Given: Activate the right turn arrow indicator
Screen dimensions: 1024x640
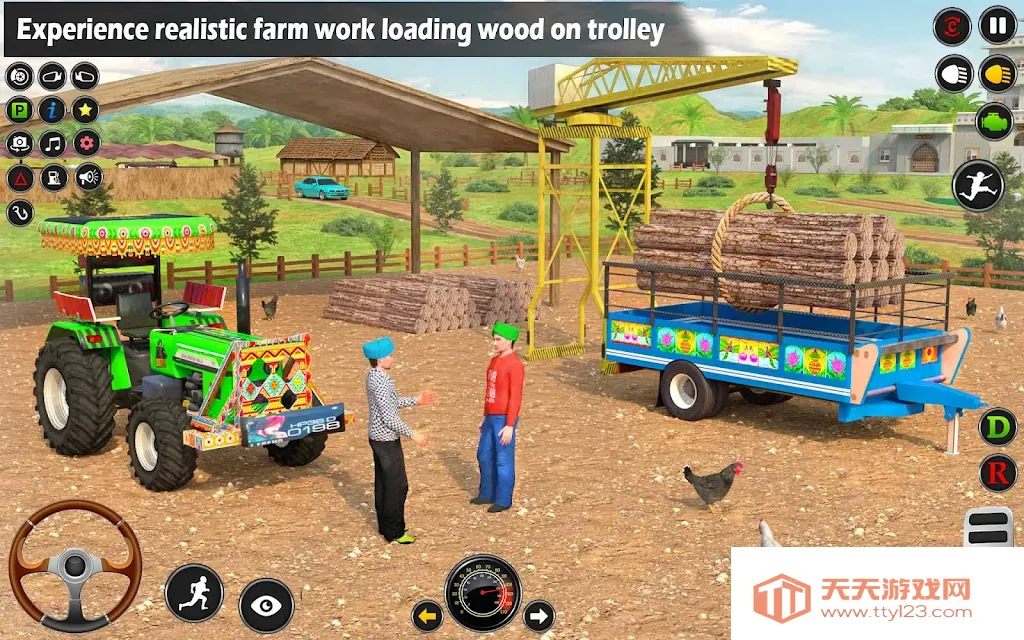Looking at the screenshot, I should tap(539, 615).
